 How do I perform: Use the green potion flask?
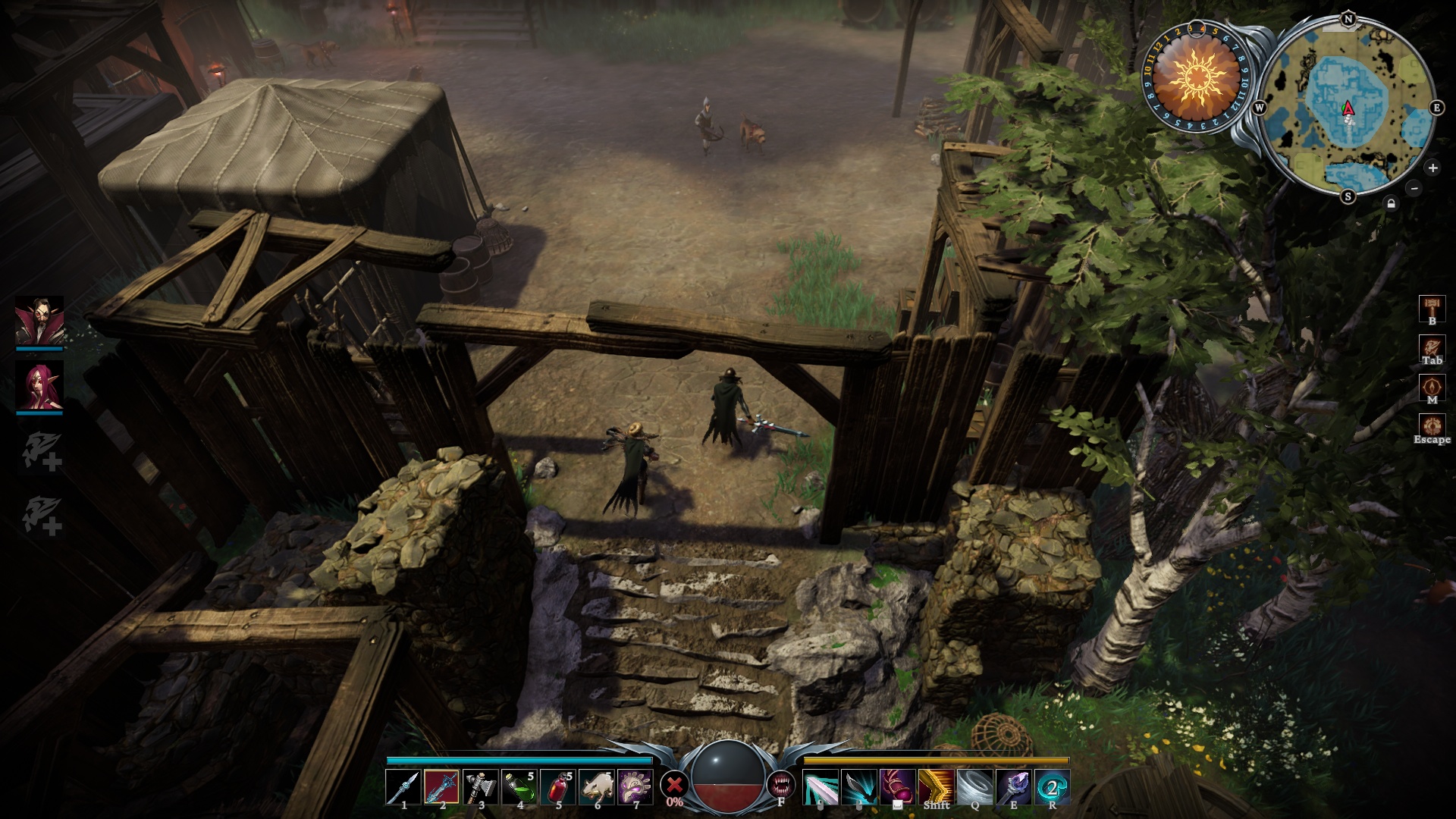519,786
